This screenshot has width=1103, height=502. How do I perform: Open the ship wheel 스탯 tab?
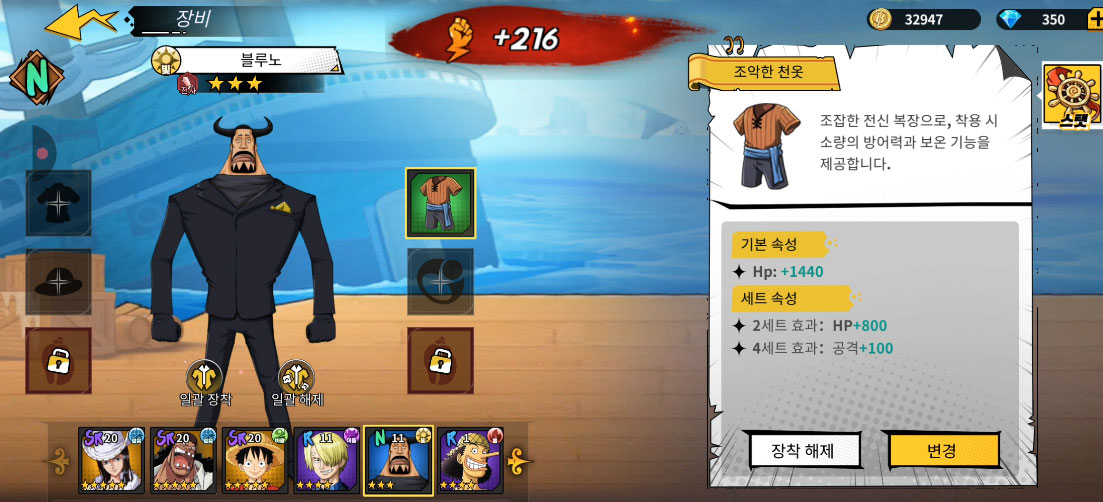[1071, 96]
